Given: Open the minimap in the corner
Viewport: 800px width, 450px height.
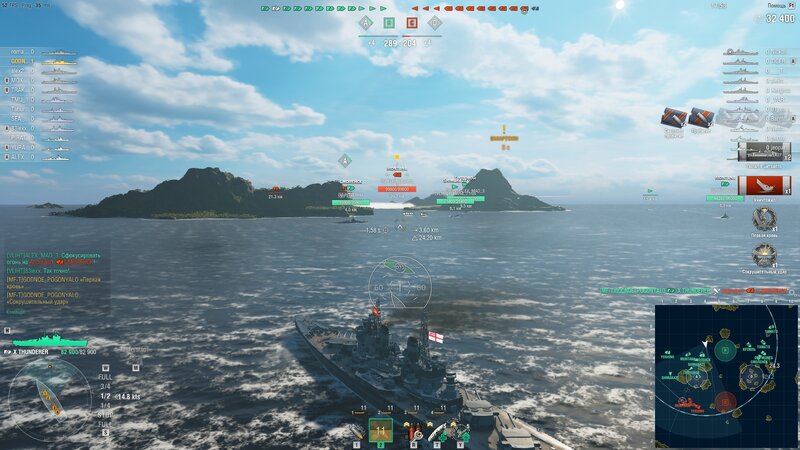Looking at the screenshot, I should point(726,375).
